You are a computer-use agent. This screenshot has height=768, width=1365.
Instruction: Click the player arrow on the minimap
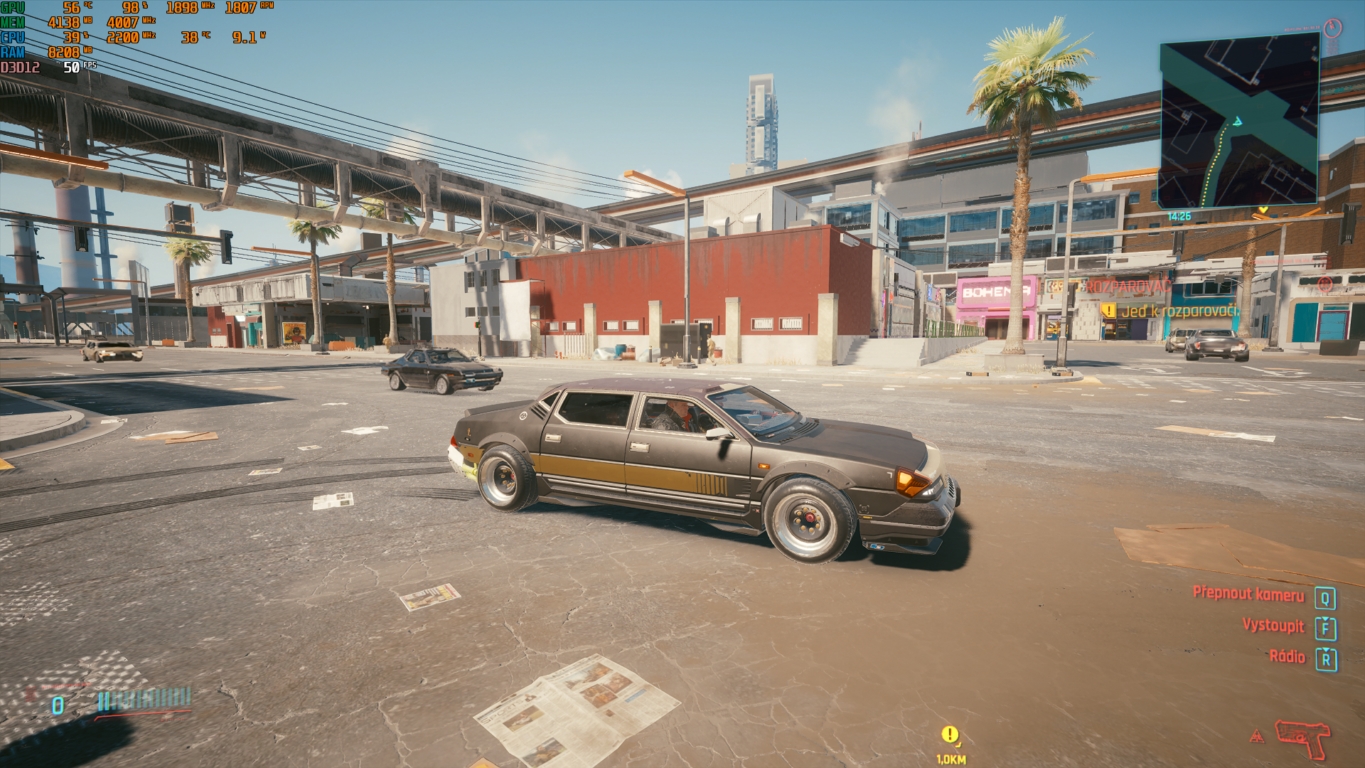coord(1237,121)
